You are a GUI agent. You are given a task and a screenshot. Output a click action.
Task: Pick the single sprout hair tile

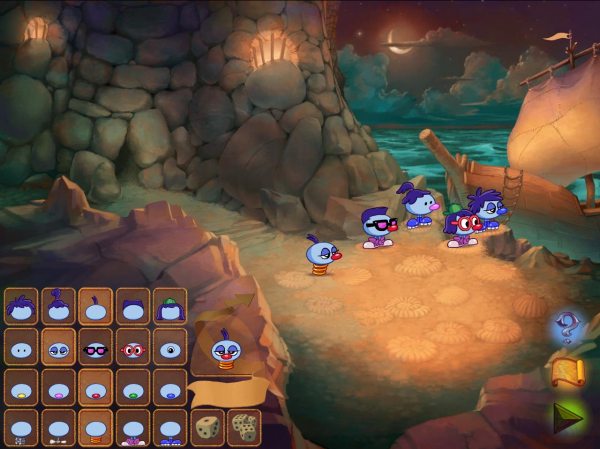click(96, 306)
